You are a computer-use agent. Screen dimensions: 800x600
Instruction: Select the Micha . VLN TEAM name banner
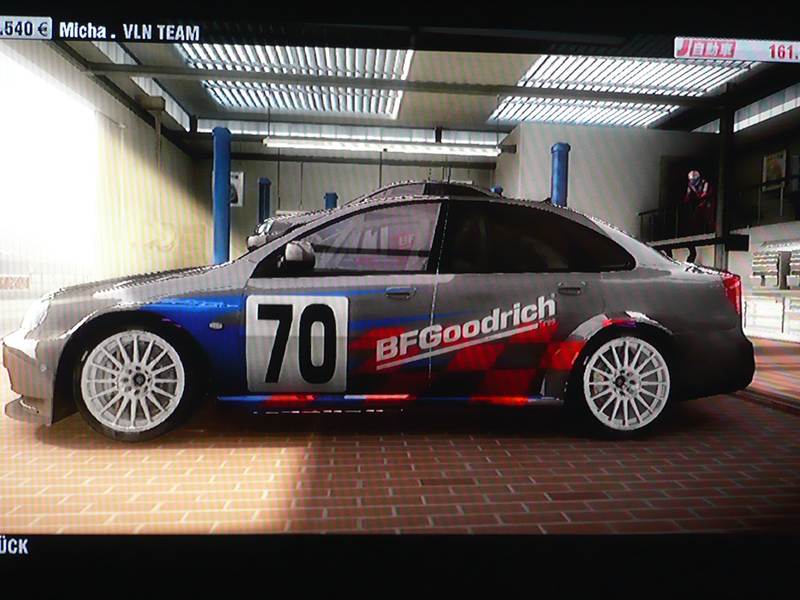point(128,31)
